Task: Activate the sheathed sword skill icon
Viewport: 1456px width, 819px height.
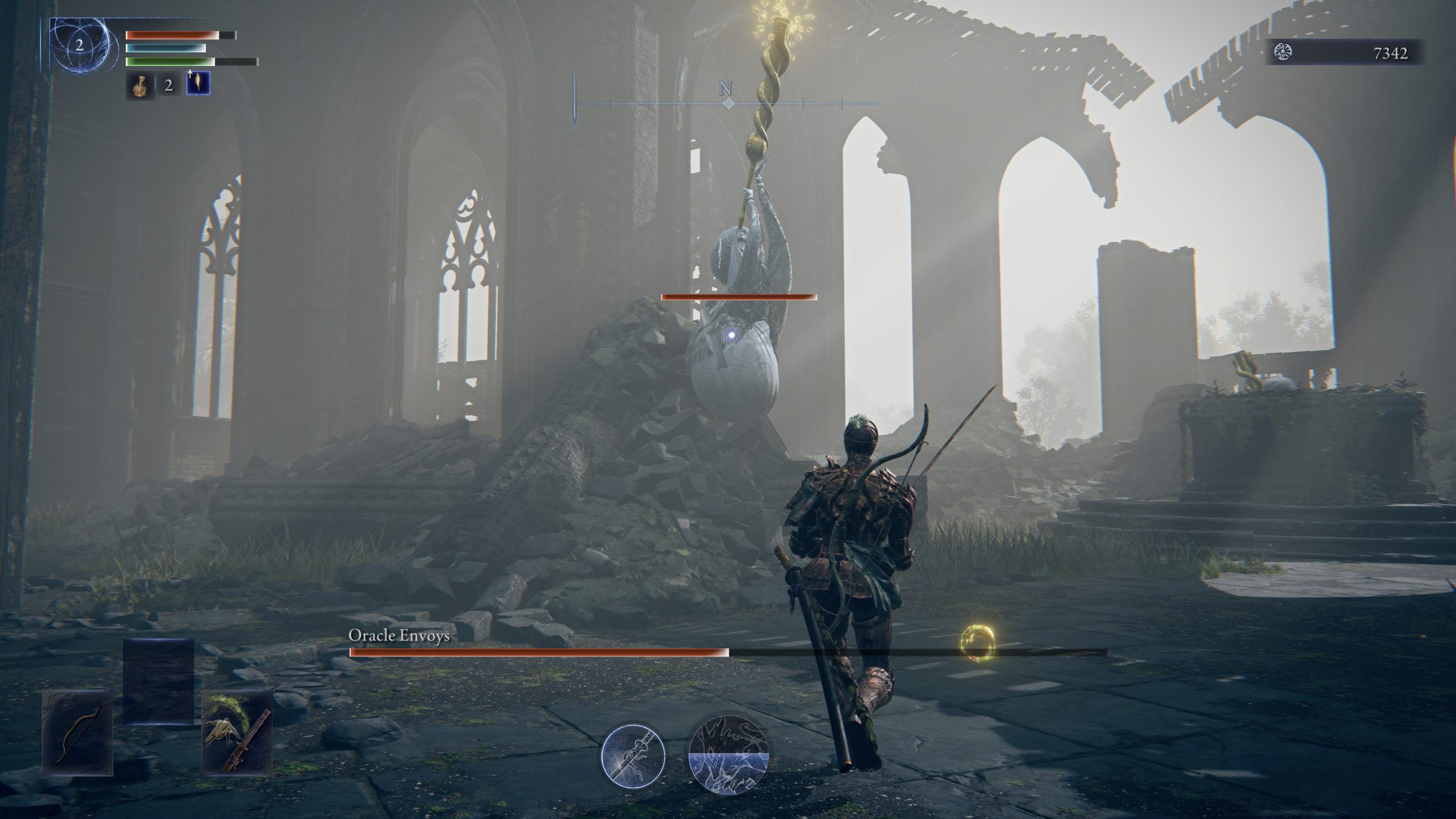Action: pyautogui.click(x=634, y=755)
